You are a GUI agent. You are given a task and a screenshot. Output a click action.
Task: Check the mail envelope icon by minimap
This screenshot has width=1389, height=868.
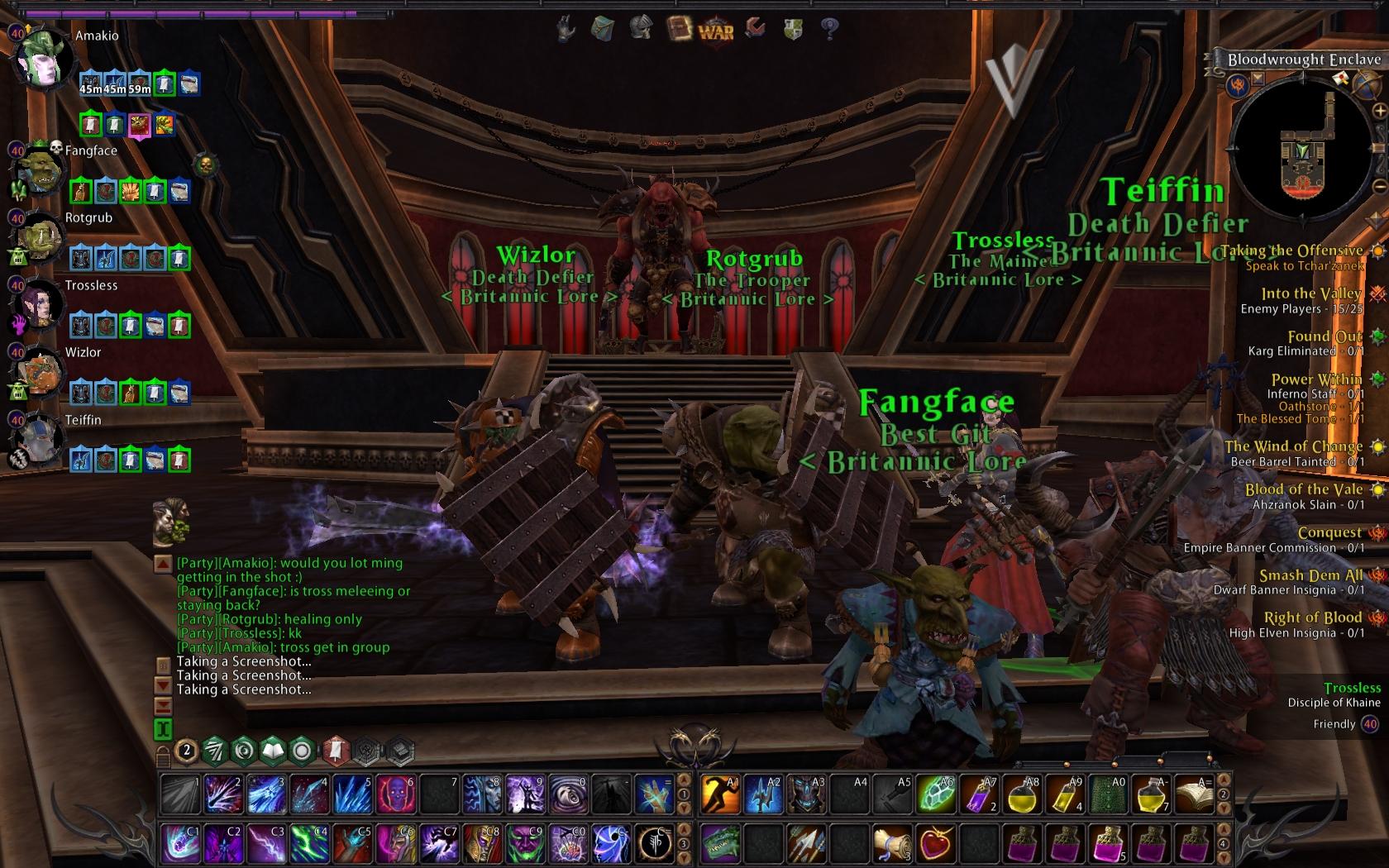1342,79
